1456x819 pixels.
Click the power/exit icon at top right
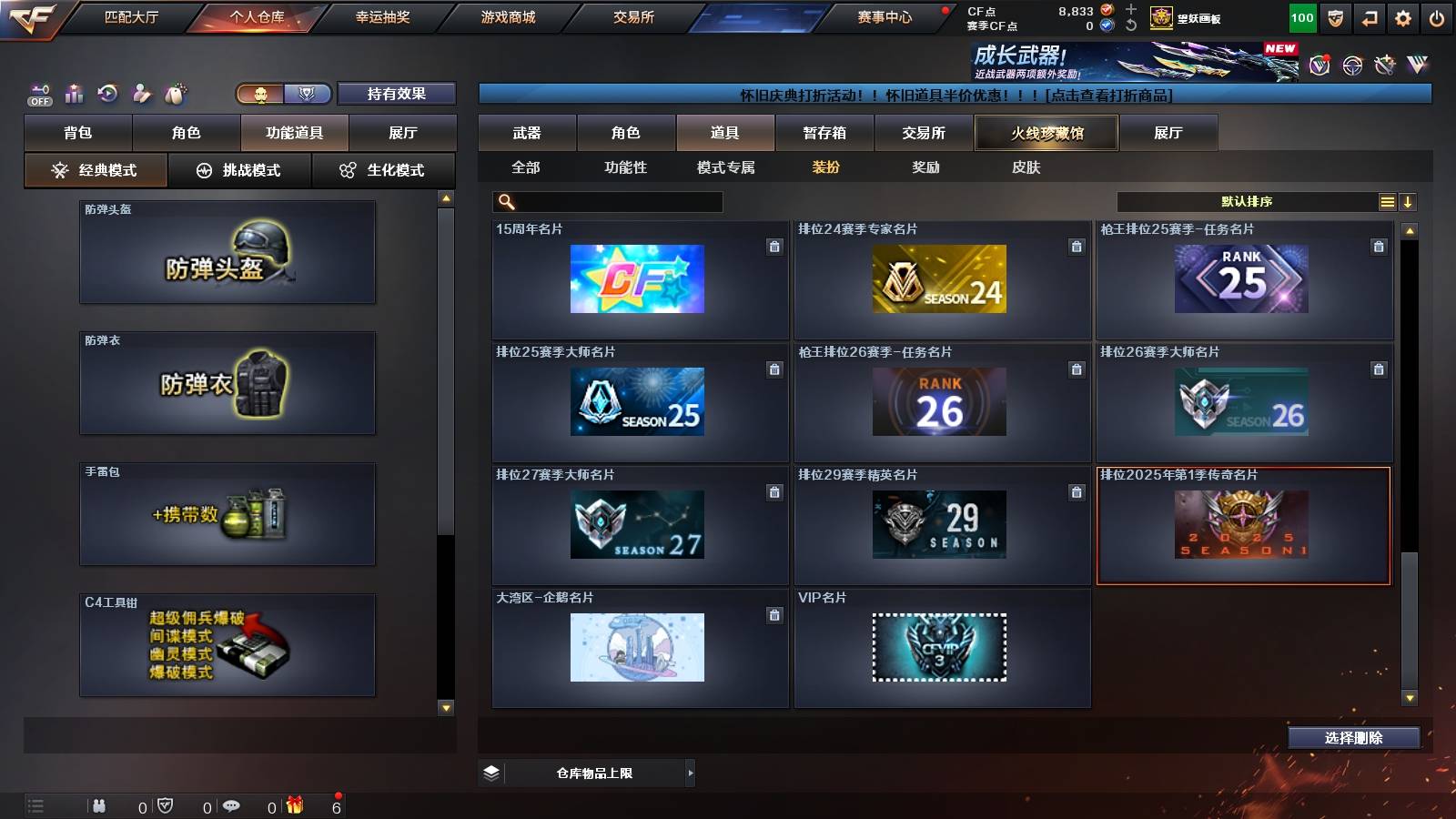pos(1436,16)
